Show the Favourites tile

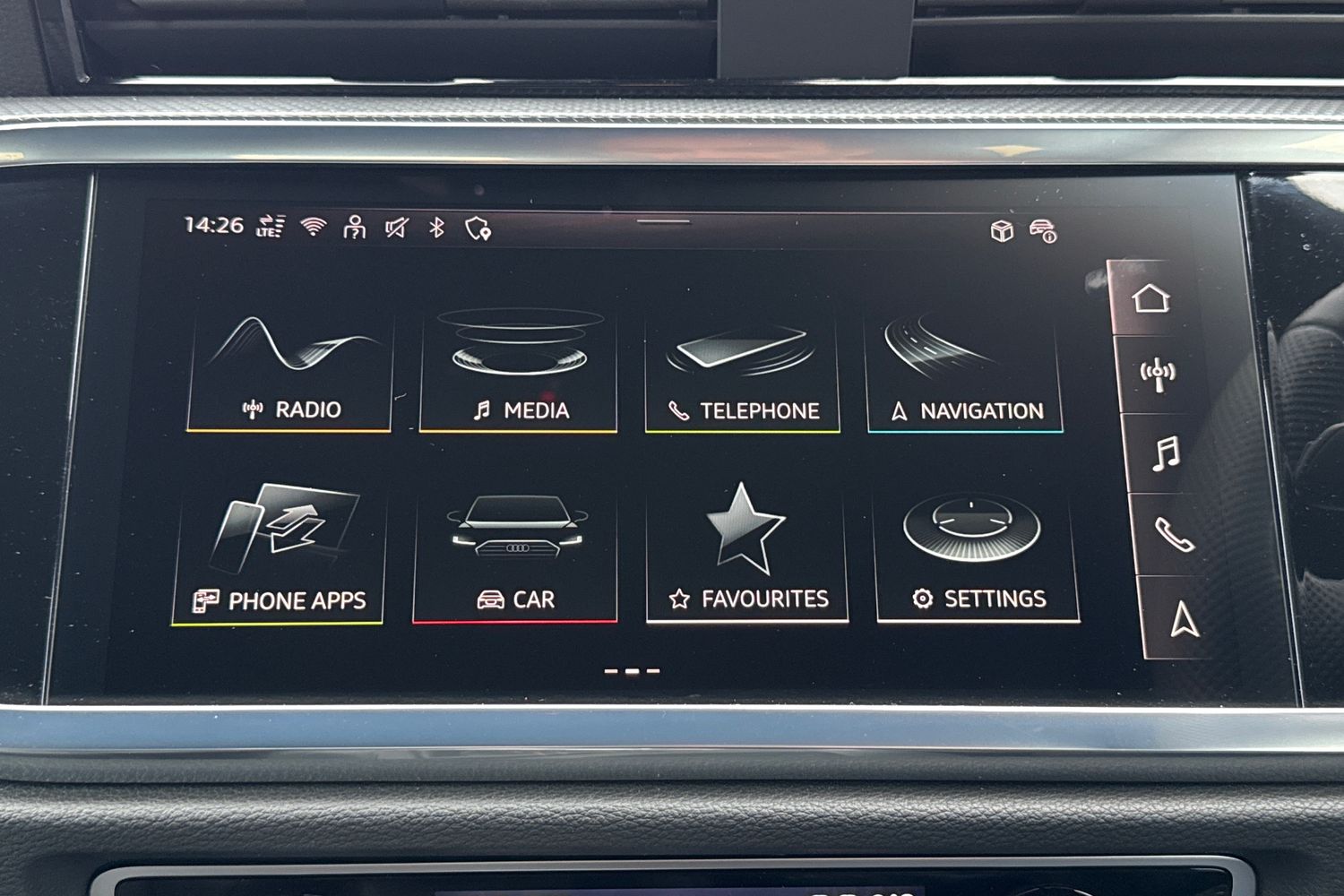click(747, 556)
